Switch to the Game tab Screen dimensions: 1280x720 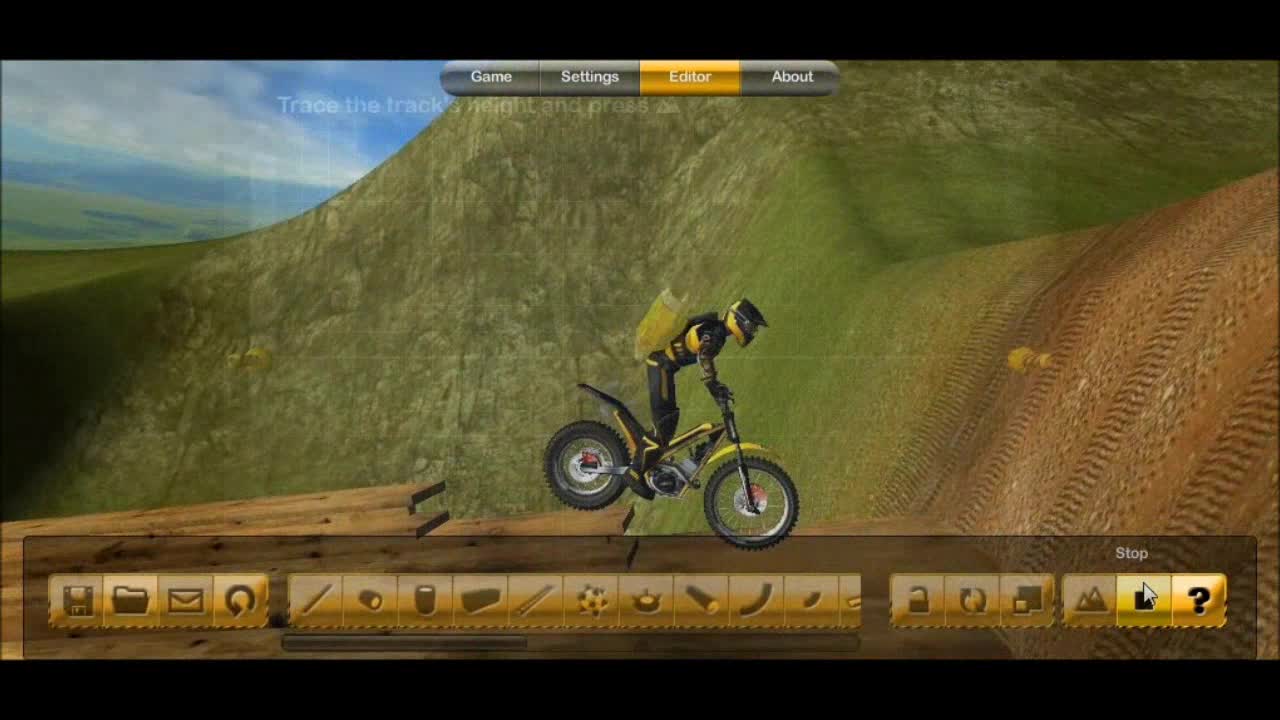(x=491, y=76)
